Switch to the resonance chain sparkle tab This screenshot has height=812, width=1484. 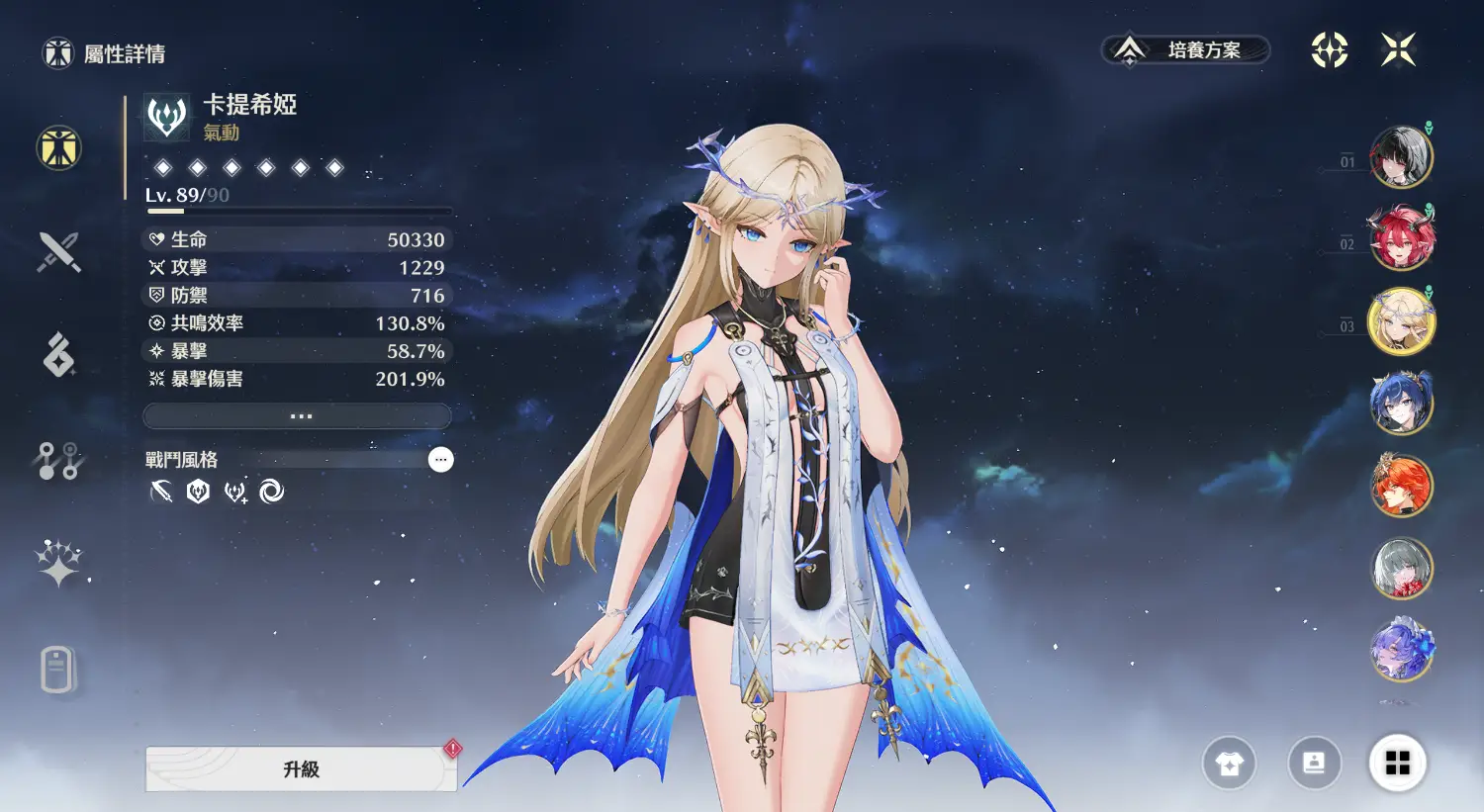click(58, 564)
